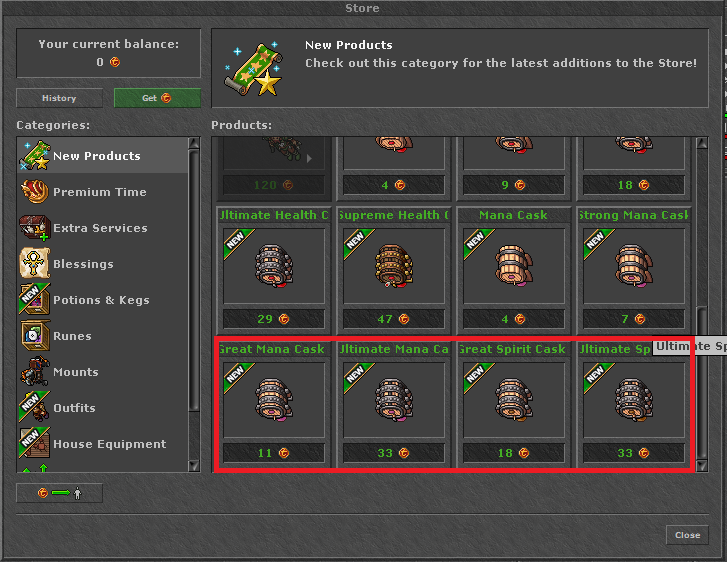The height and width of the screenshot is (562, 727).
Task: Click the Get coins button
Action: [x=157, y=98]
